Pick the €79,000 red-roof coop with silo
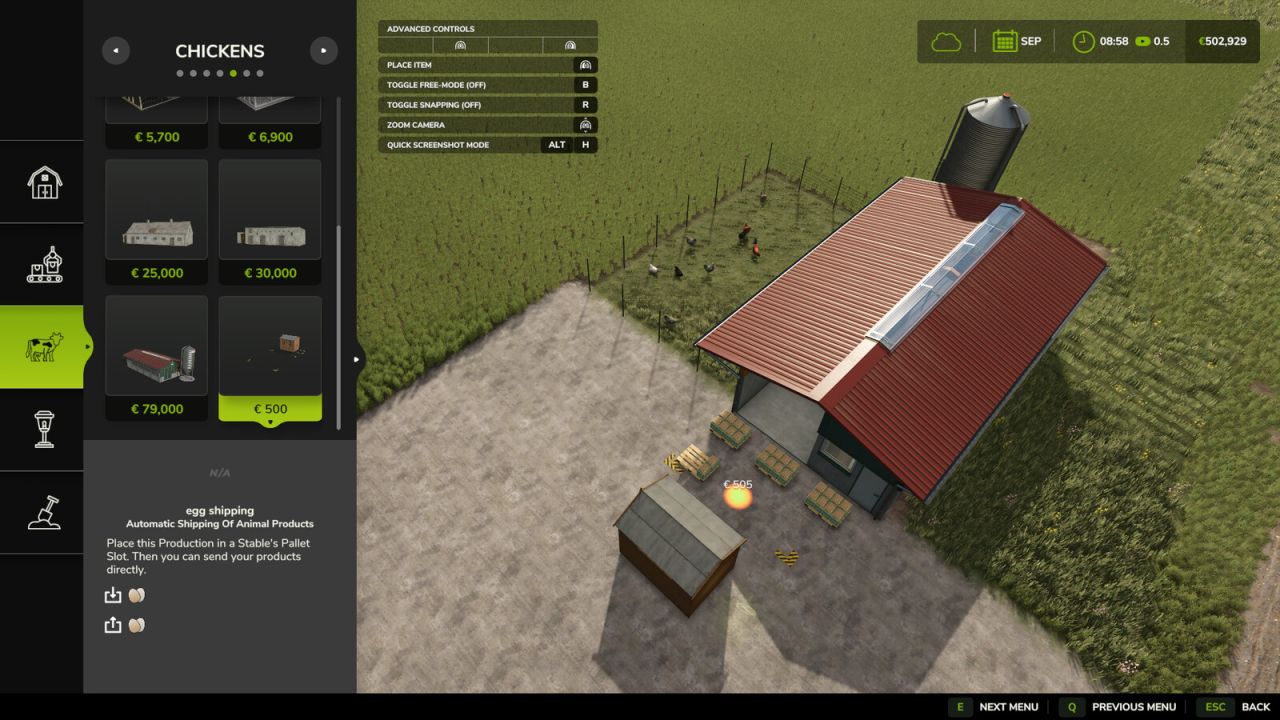The image size is (1280, 720). [156, 358]
